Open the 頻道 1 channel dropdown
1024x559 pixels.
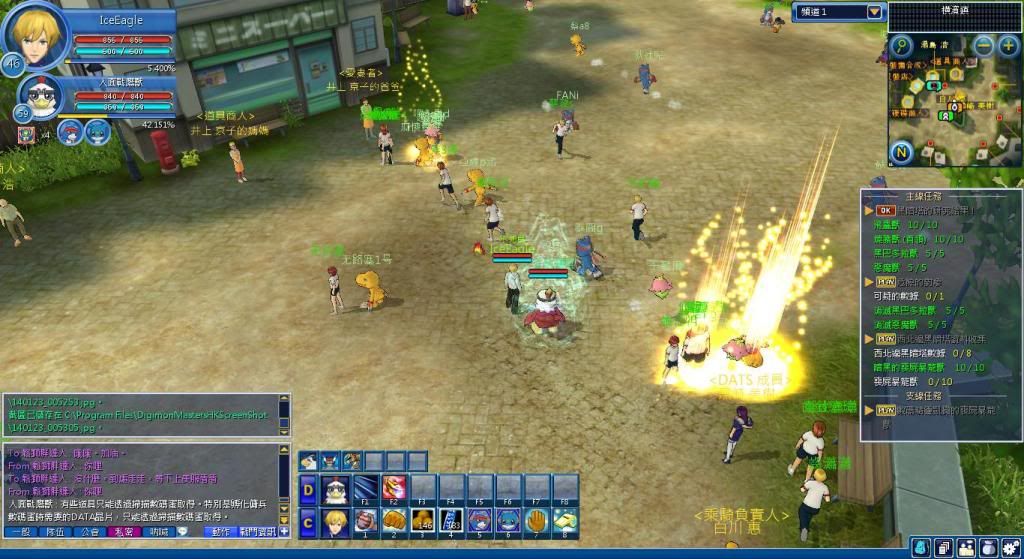coord(874,12)
